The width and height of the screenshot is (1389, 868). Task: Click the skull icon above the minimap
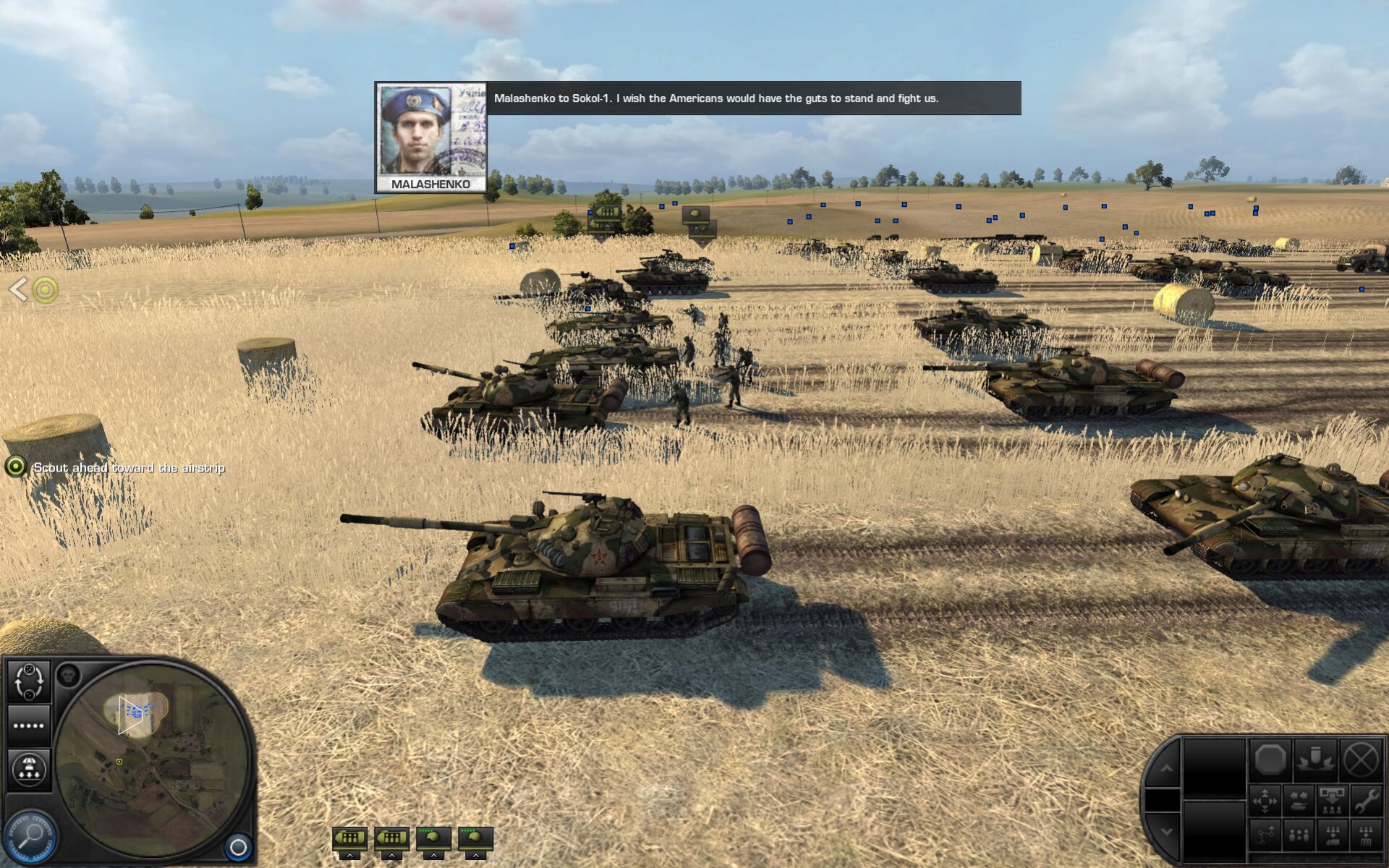click(x=69, y=676)
